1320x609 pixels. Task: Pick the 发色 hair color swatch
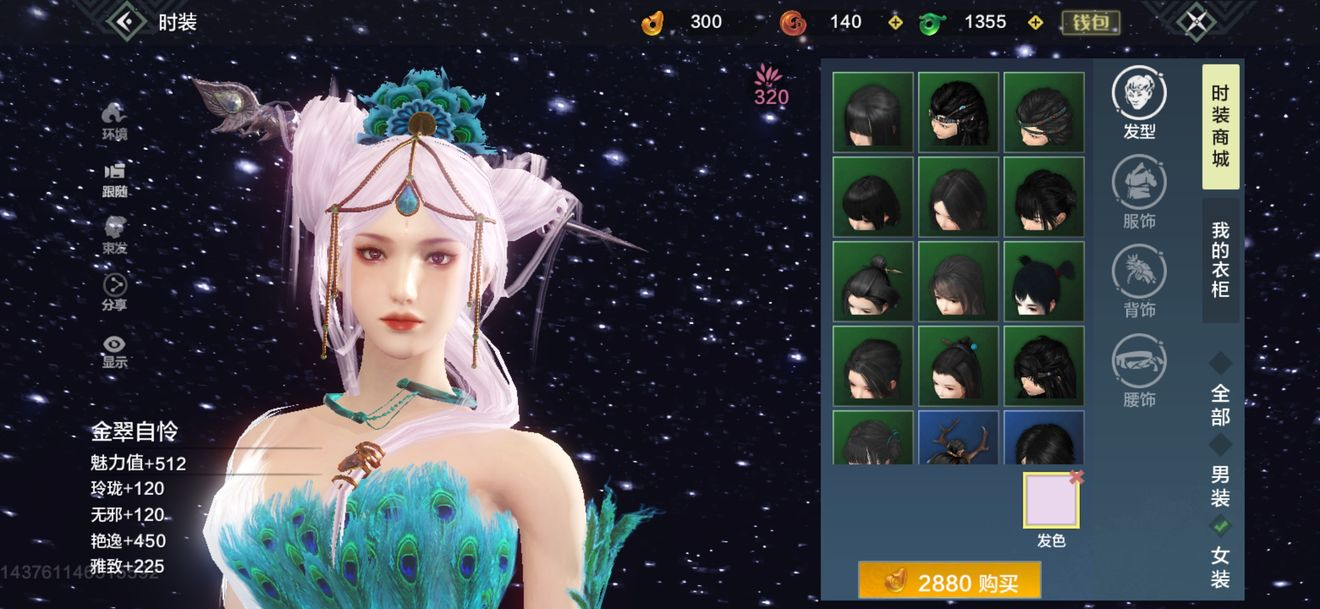(x=1050, y=501)
